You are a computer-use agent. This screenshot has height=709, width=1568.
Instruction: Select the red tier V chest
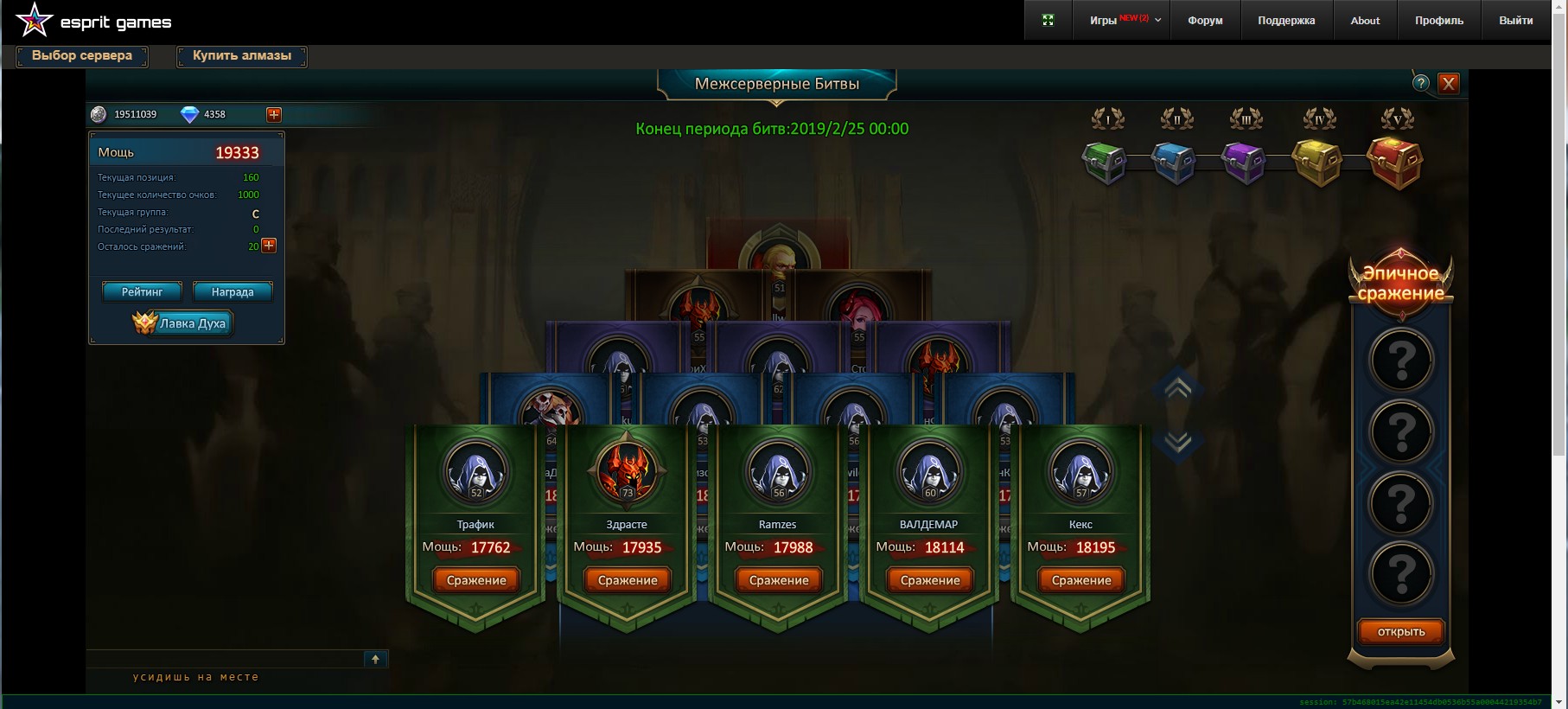point(1394,162)
